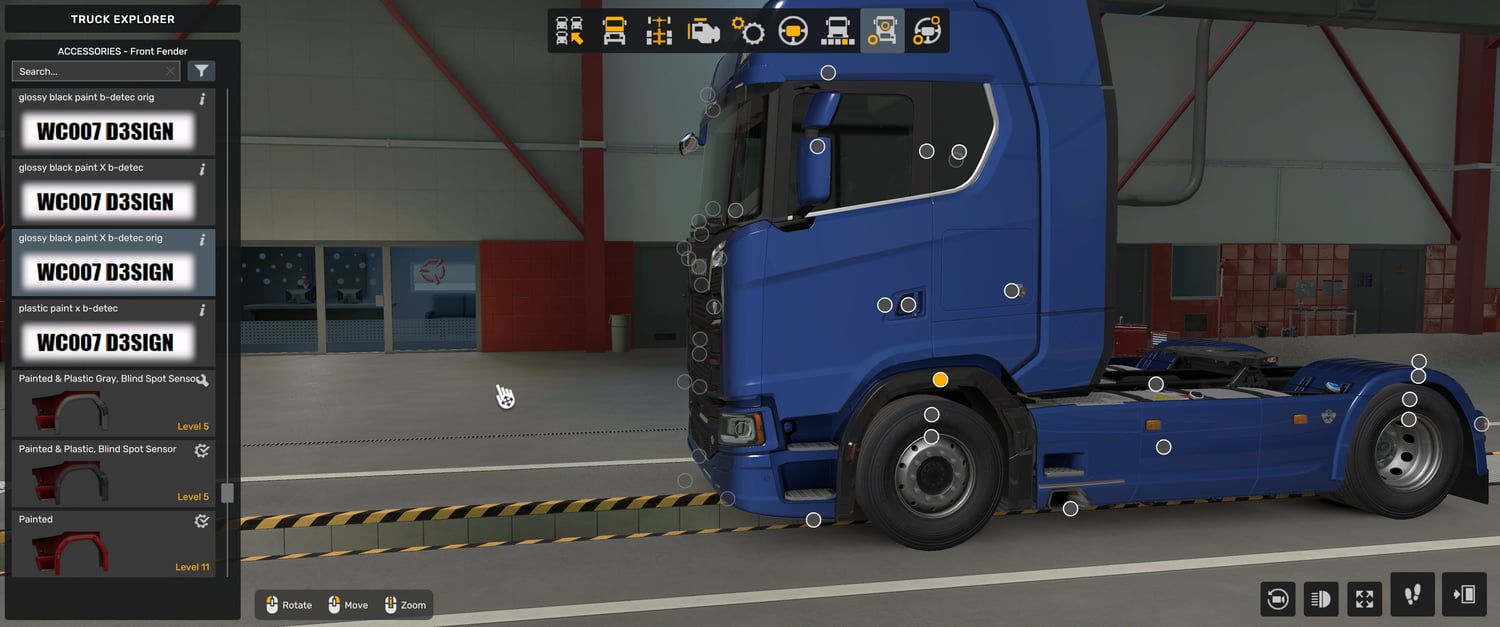The height and width of the screenshot is (627, 1500).
Task: Choose the 'plastic paint x b-detec' fender
Action: (x=113, y=332)
